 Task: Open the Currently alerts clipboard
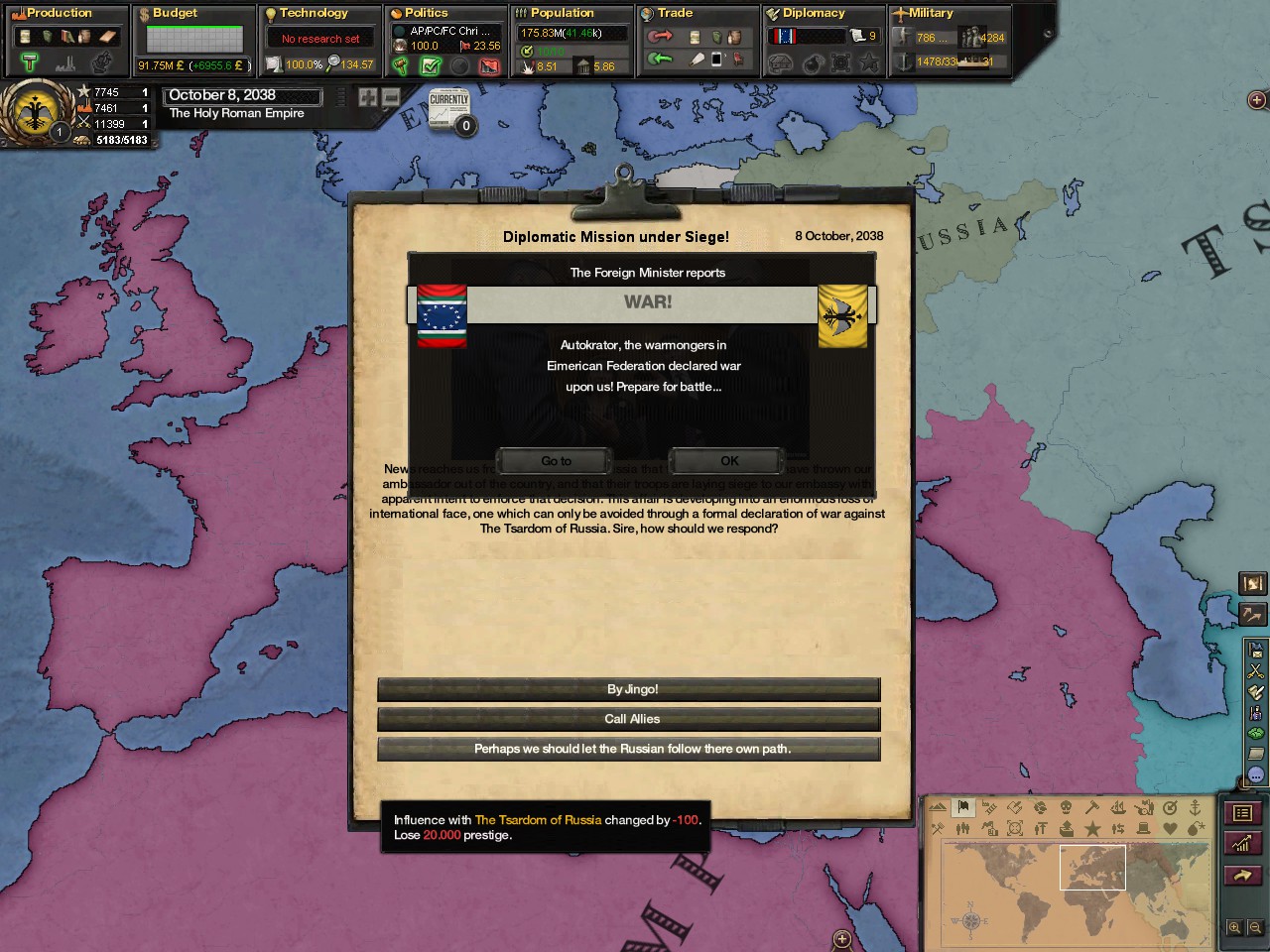pos(449,109)
